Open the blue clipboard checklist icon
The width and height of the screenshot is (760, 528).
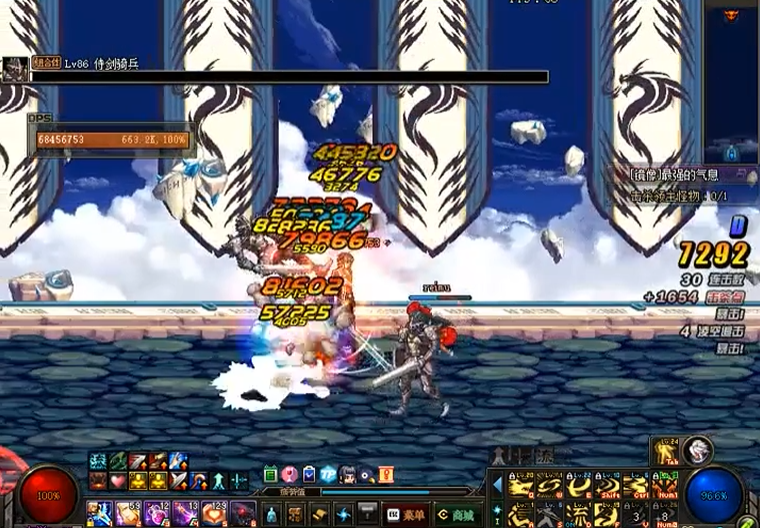tap(309, 474)
